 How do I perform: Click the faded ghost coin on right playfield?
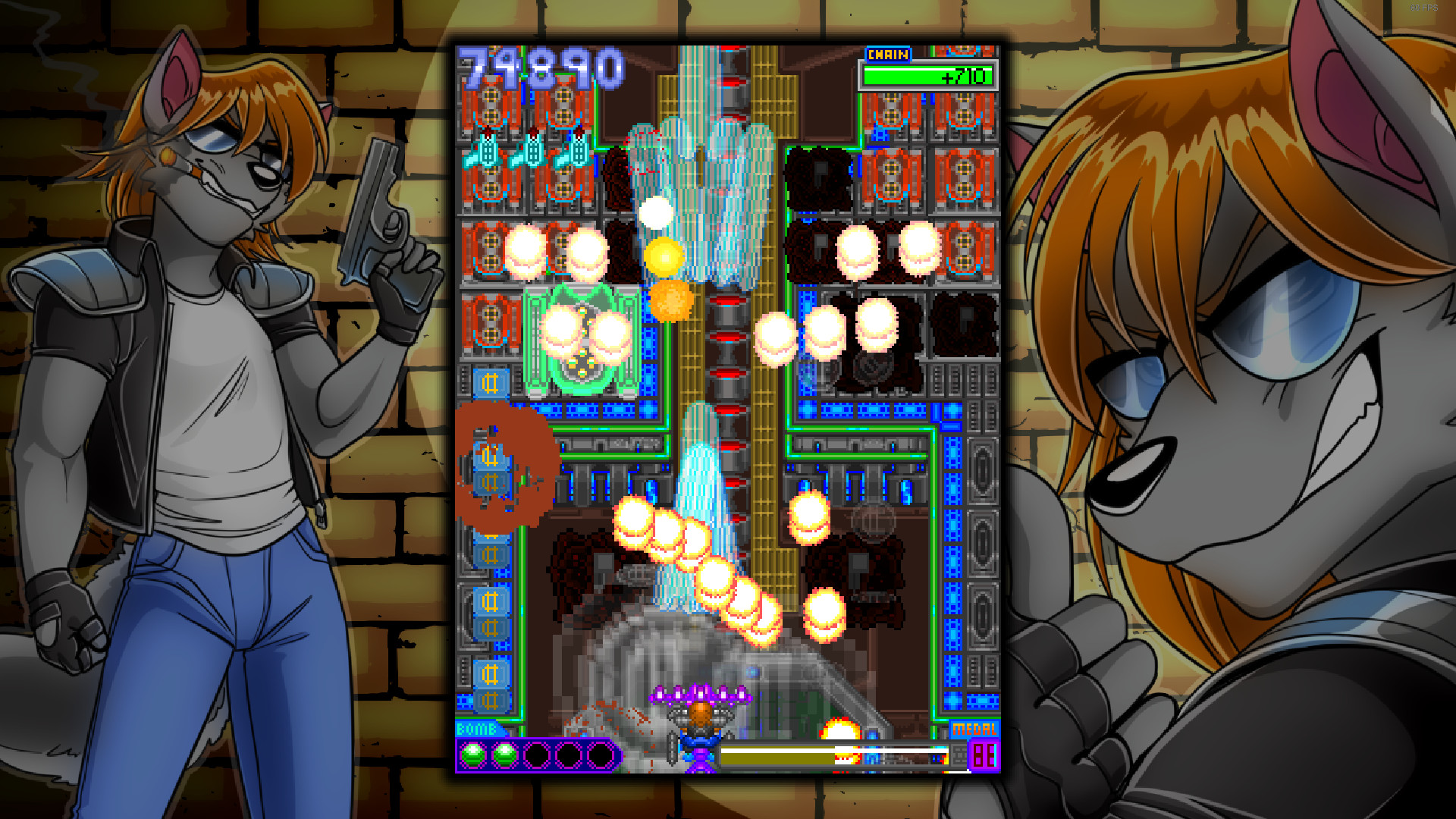point(874,521)
